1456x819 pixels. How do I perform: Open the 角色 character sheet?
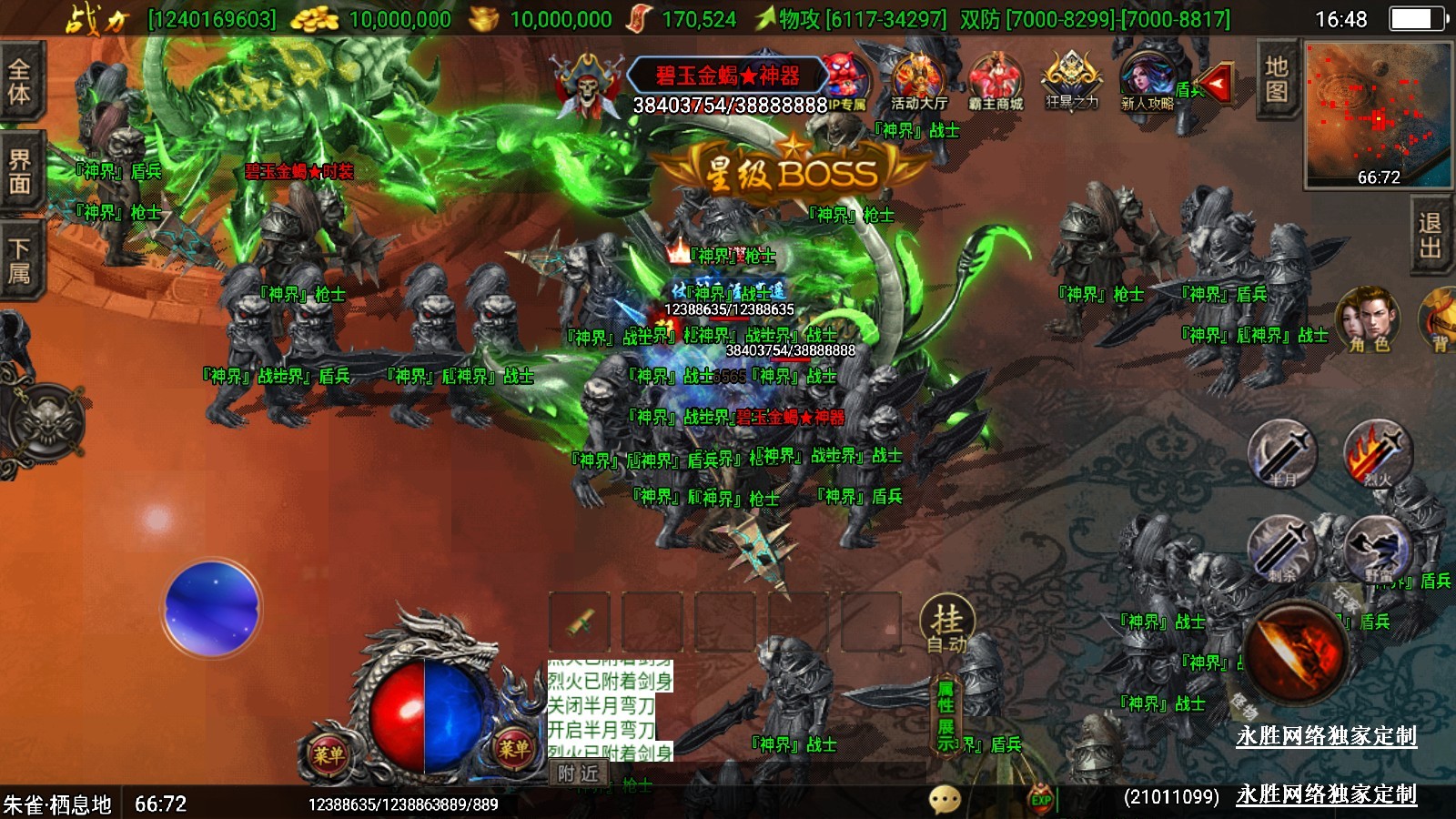[x=1368, y=320]
